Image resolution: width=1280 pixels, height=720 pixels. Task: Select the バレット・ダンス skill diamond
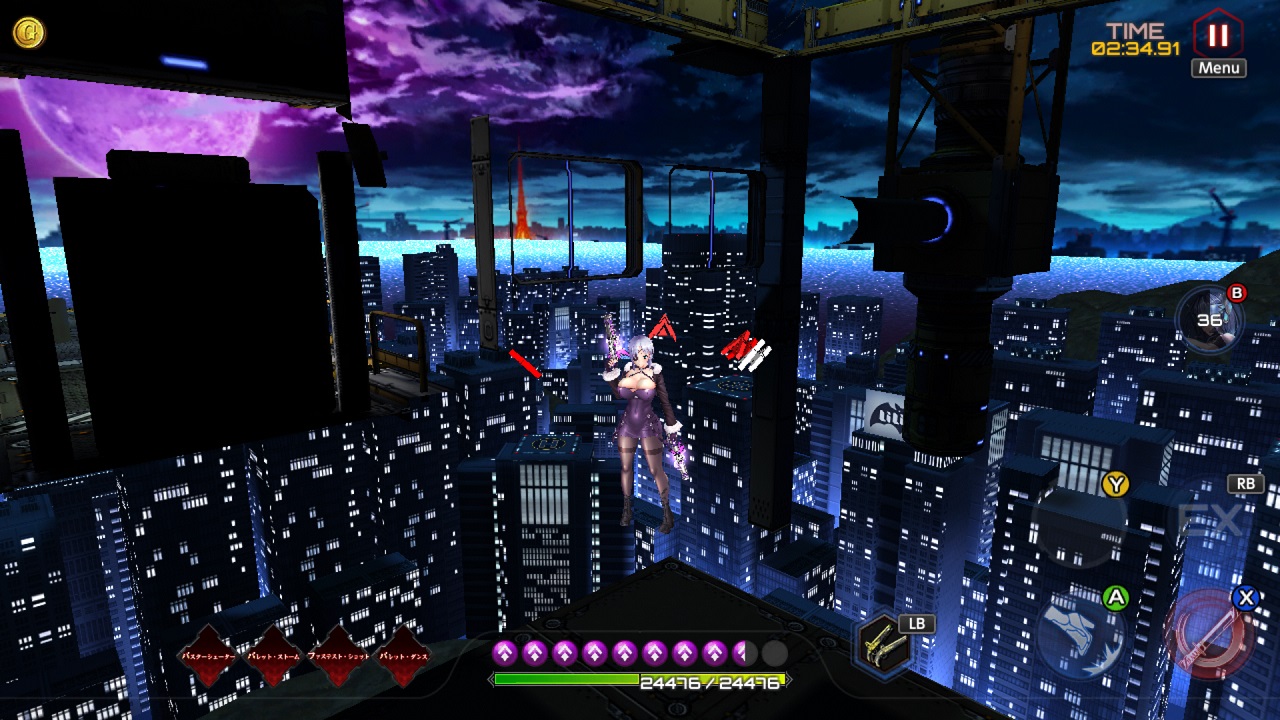point(403,656)
